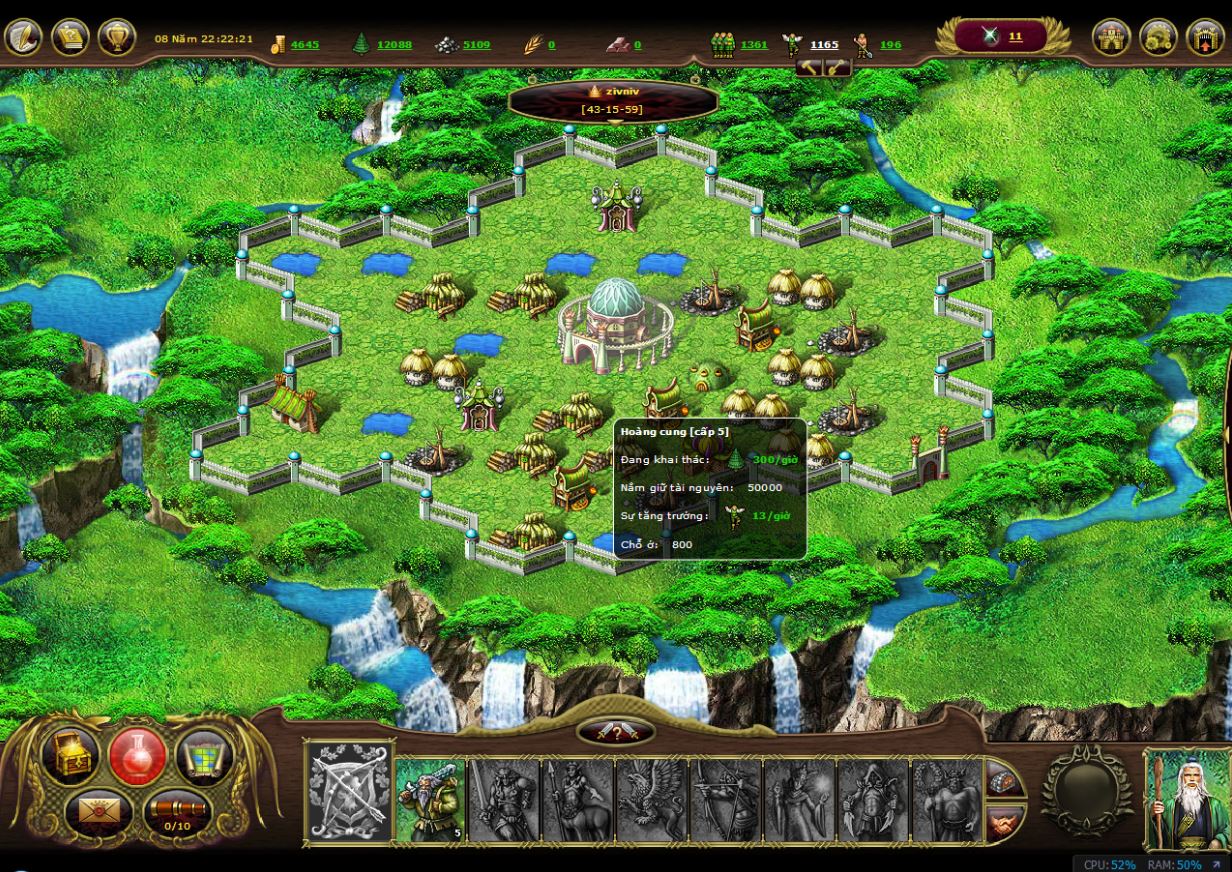
Task: Open the handshake button
Action: [1004, 822]
